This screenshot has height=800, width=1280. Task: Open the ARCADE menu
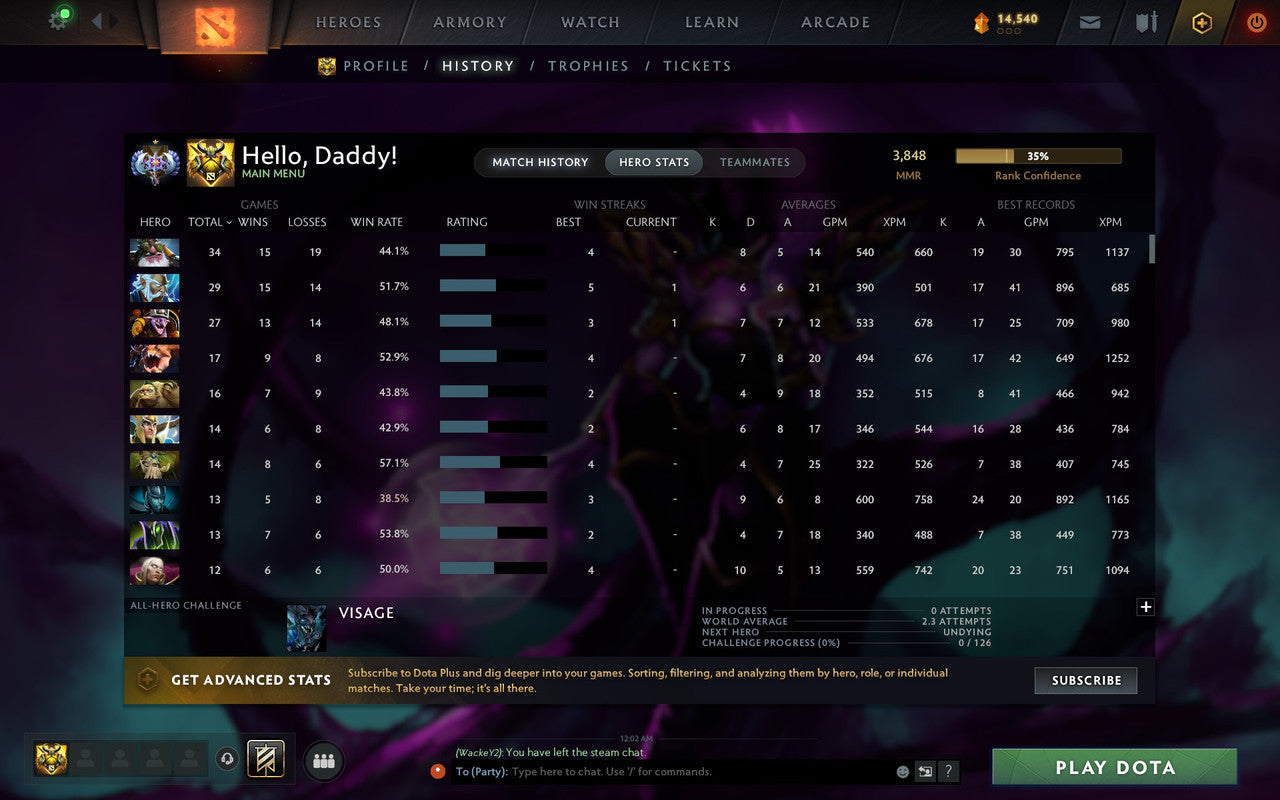coord(835,22)
